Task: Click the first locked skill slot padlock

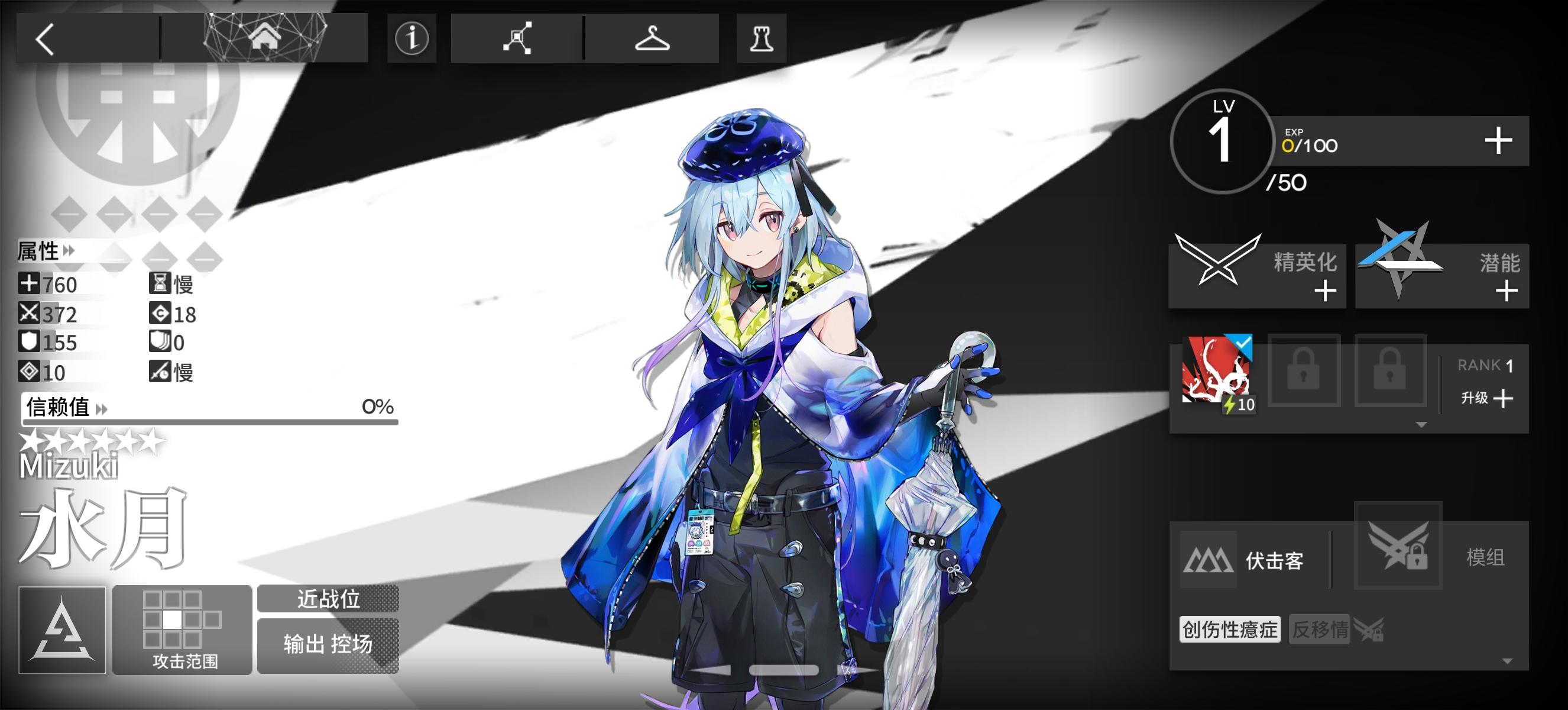Action: (x=1304, y=372)
